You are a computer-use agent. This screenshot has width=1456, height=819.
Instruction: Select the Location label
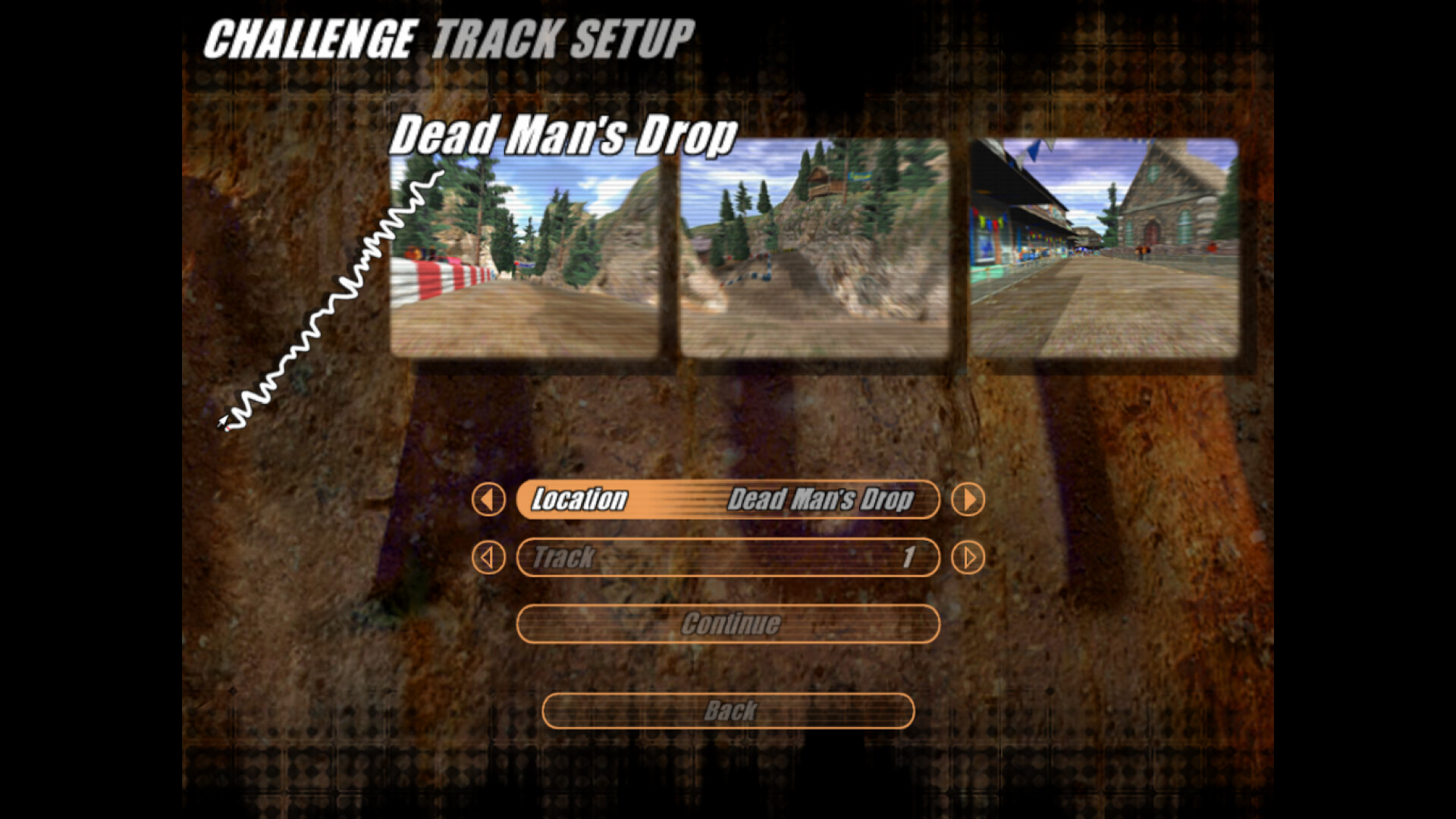point(580,500)
